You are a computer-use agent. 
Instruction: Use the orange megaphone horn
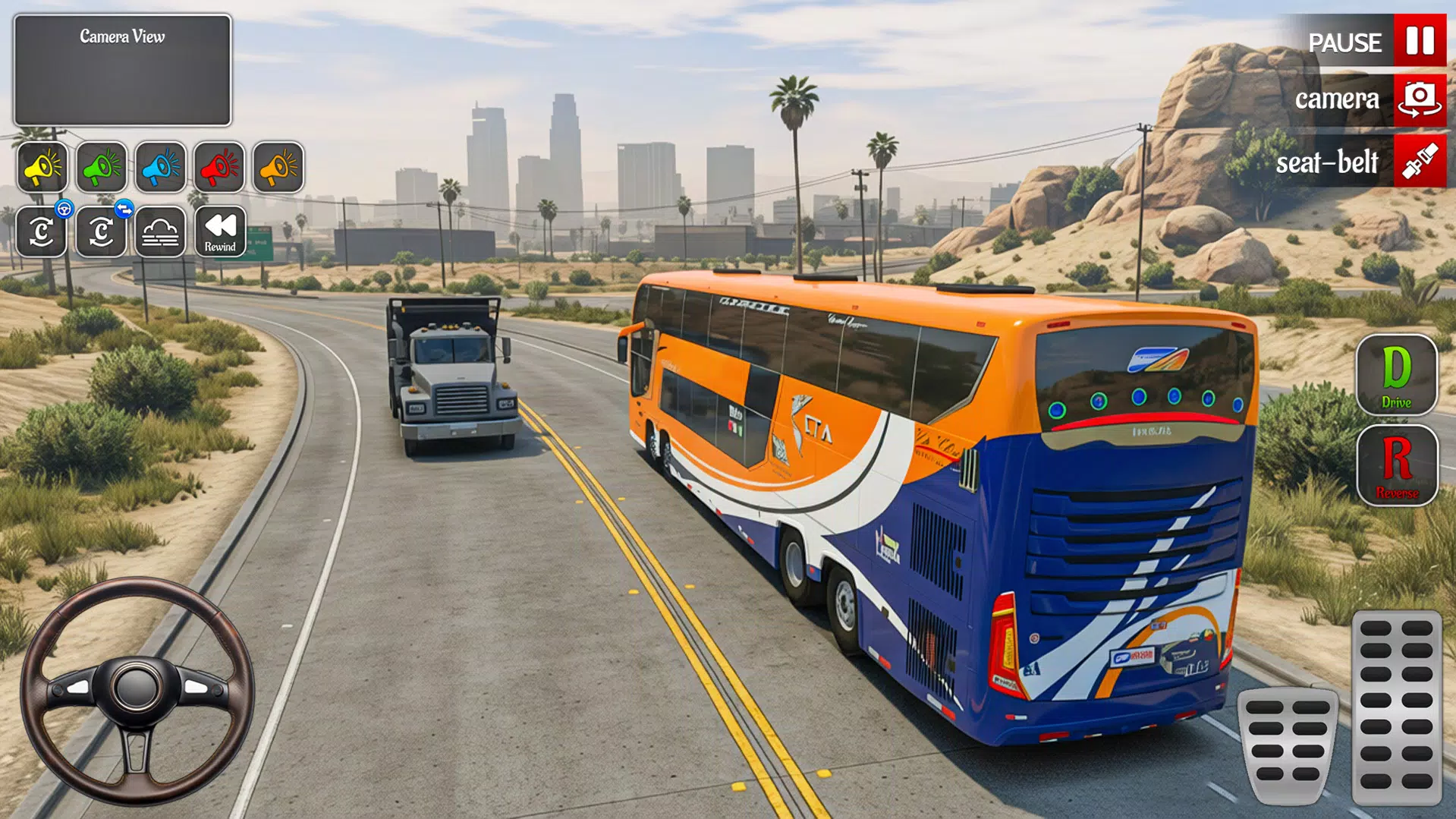pos(276,168)
